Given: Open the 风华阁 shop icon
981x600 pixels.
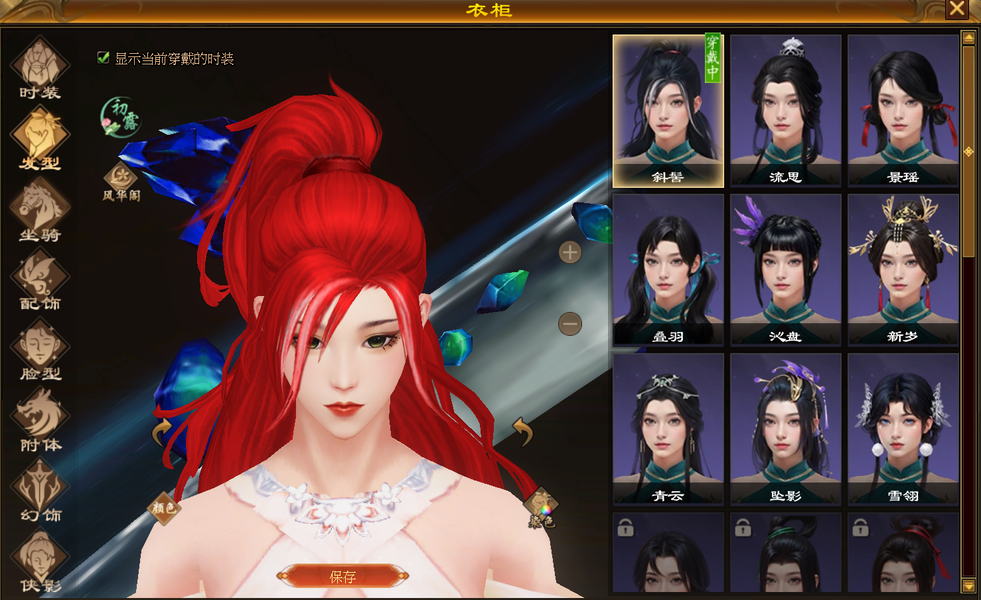Looking at the screenshot, I should click(x=120, y=179).
